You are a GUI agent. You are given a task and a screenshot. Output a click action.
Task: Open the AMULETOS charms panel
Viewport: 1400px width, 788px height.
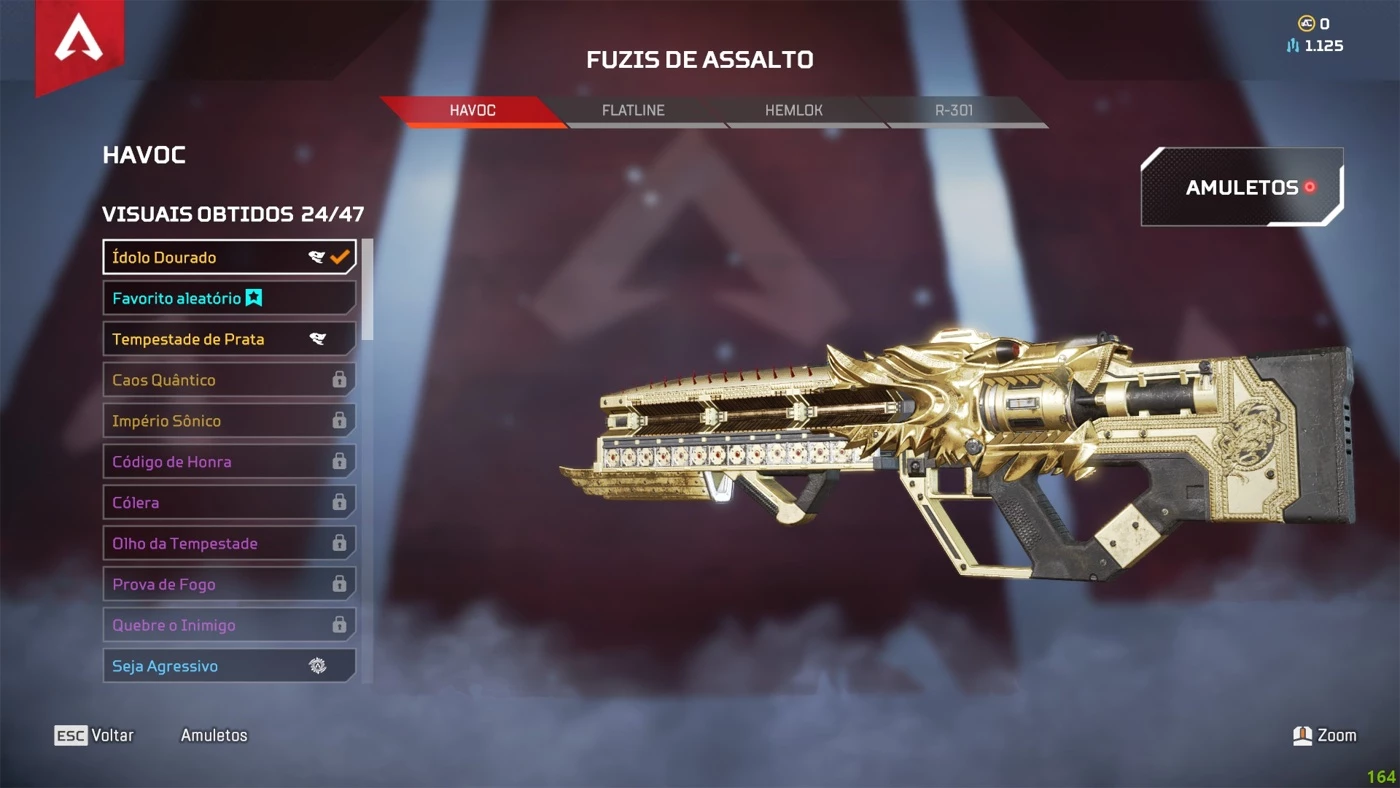pyautogui.click(x=1241, y=187)
